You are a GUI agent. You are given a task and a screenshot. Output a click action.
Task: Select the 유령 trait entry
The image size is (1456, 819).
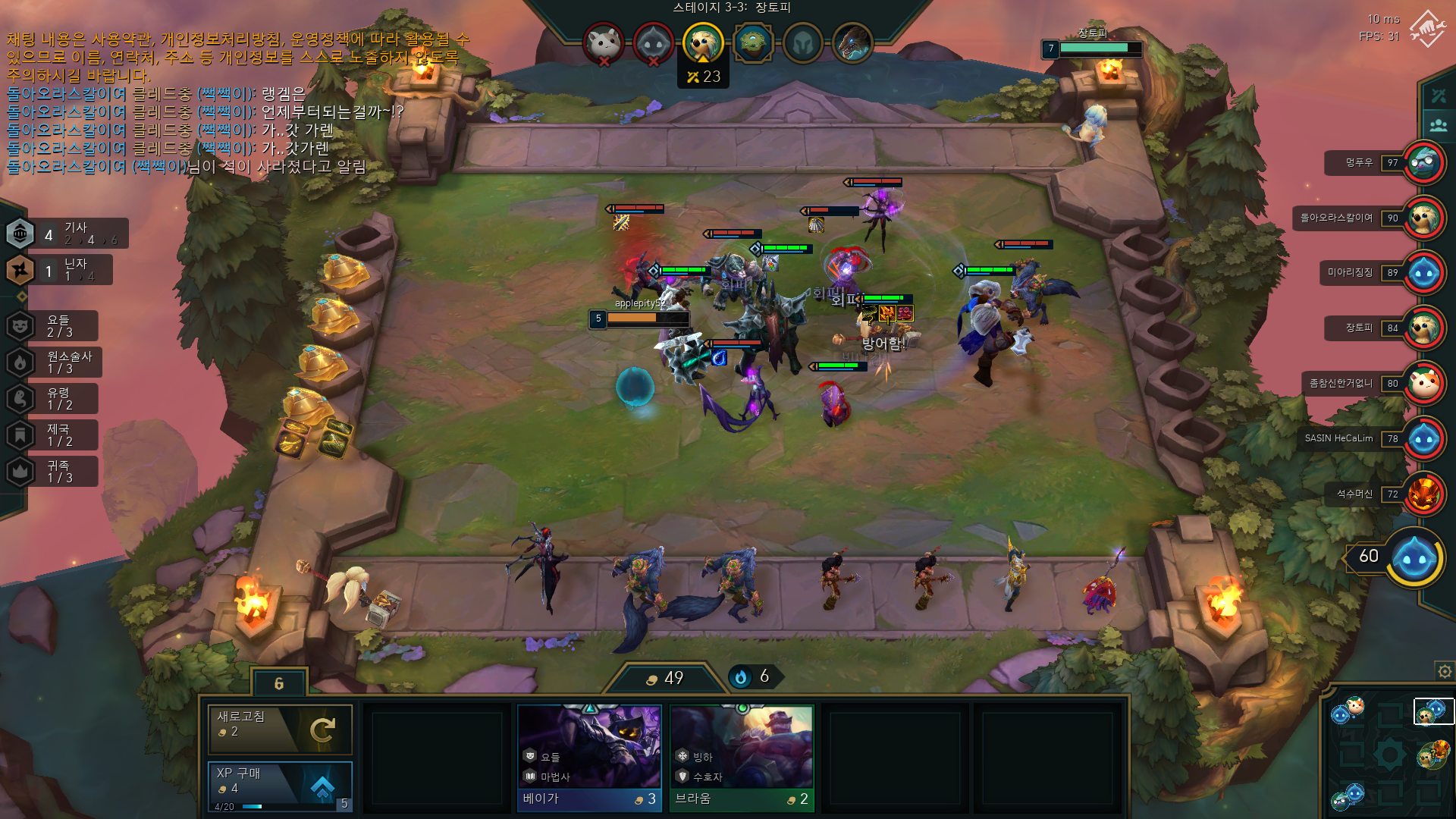point(52,399)
